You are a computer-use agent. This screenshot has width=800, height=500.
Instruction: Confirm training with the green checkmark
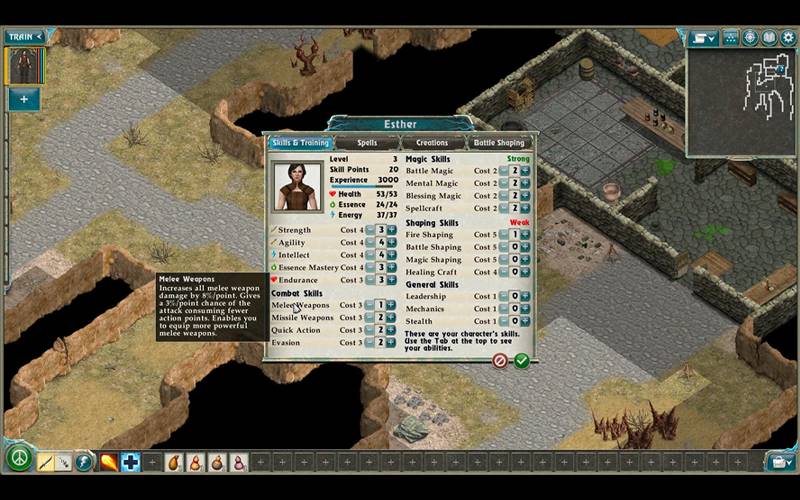point(521,360)
